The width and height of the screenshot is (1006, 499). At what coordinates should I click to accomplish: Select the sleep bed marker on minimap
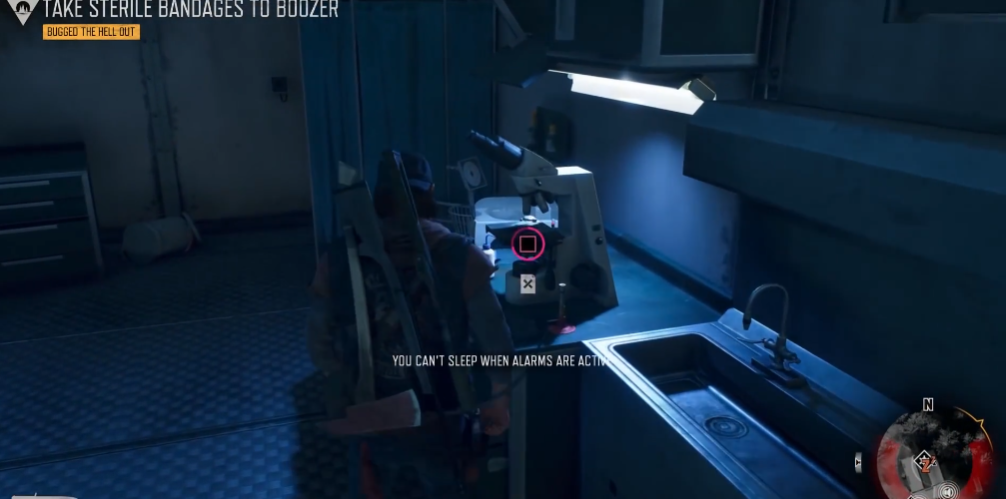pos(925,461)
